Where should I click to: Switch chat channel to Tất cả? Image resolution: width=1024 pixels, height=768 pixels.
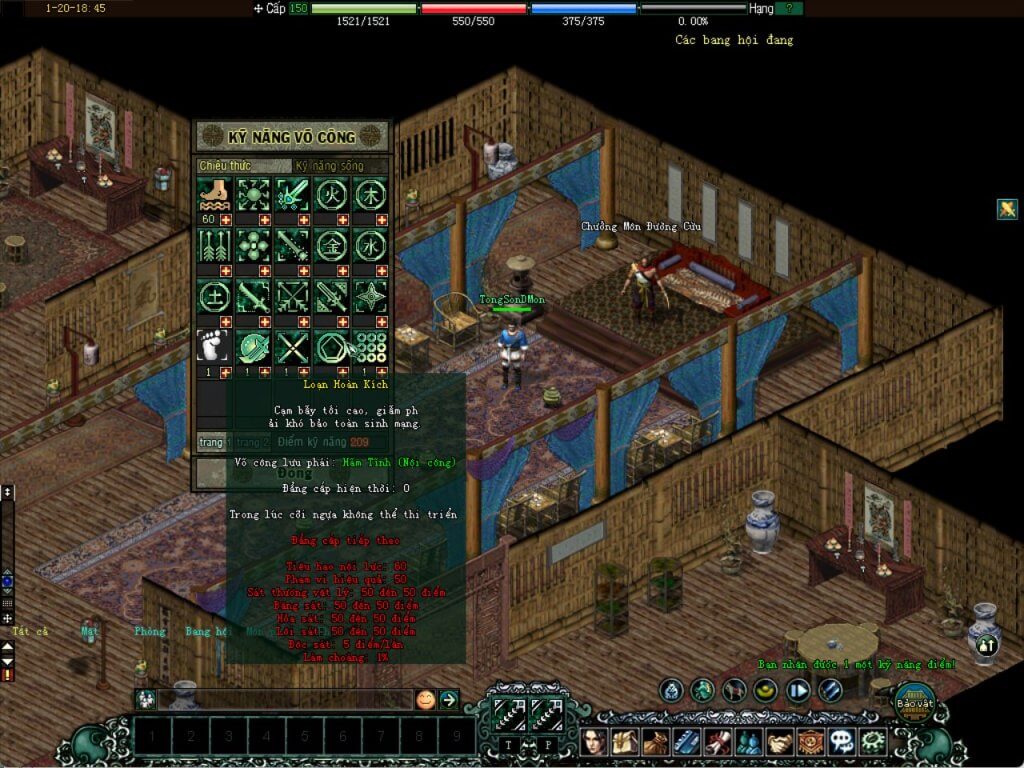coord(30,632)
